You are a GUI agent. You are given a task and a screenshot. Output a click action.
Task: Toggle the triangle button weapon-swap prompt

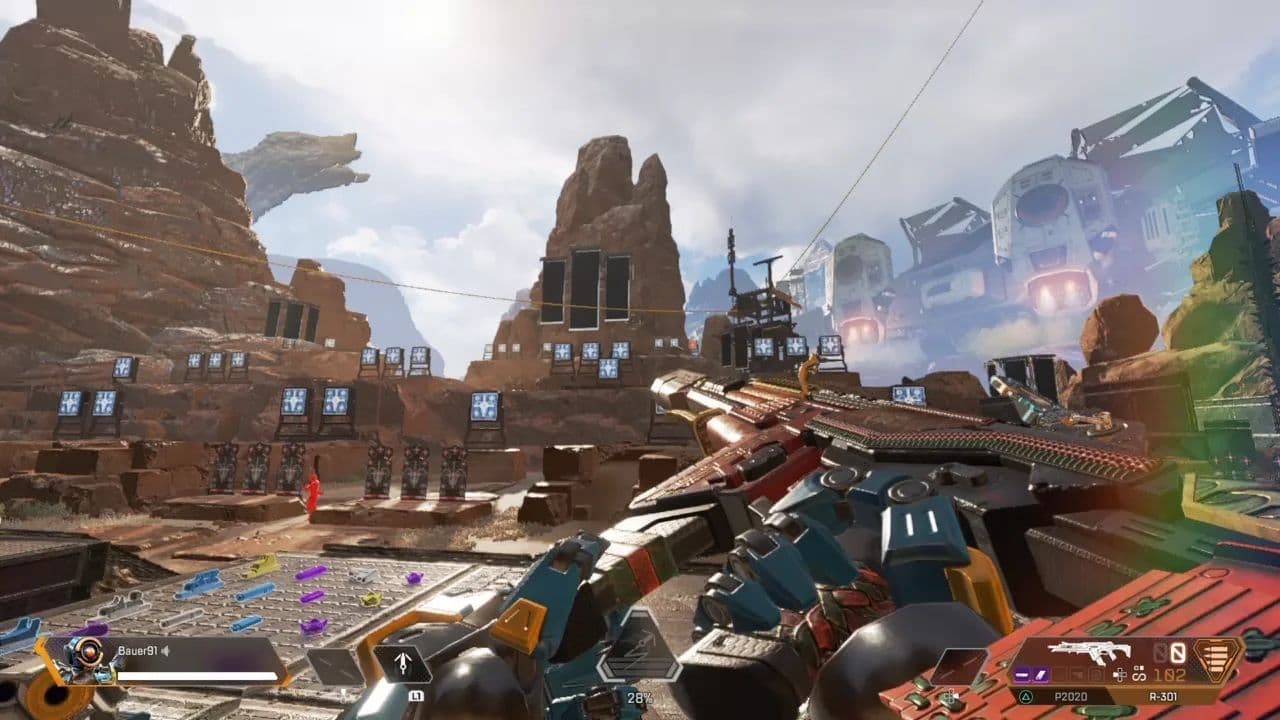click(x=1025, y=696)
